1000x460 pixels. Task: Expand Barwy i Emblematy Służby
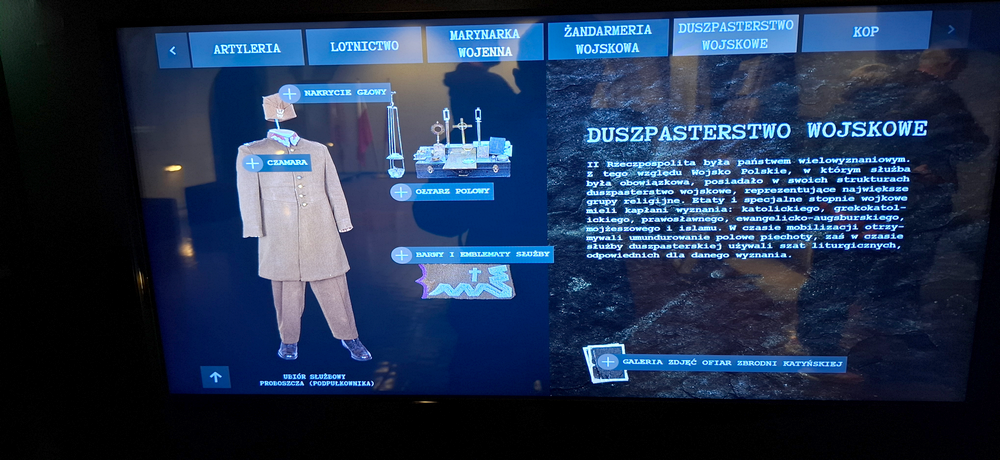pos(402,255)
